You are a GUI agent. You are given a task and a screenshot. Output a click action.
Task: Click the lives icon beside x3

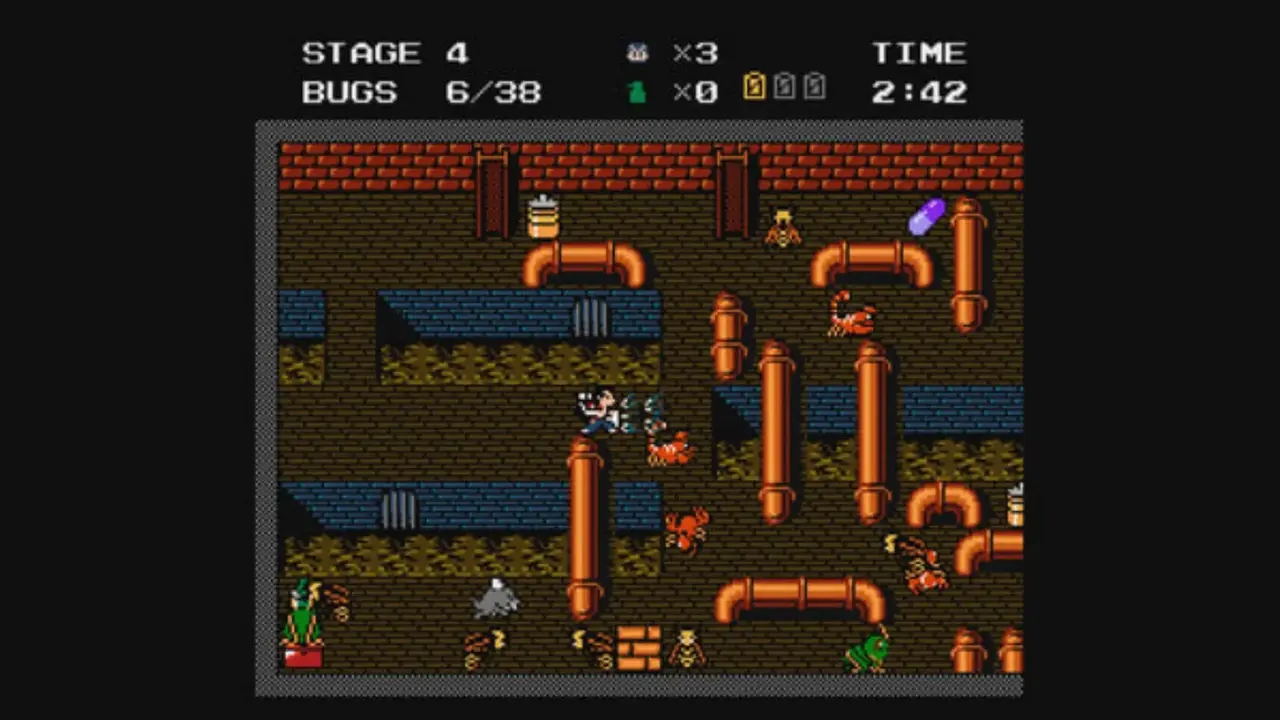[637, 53]
